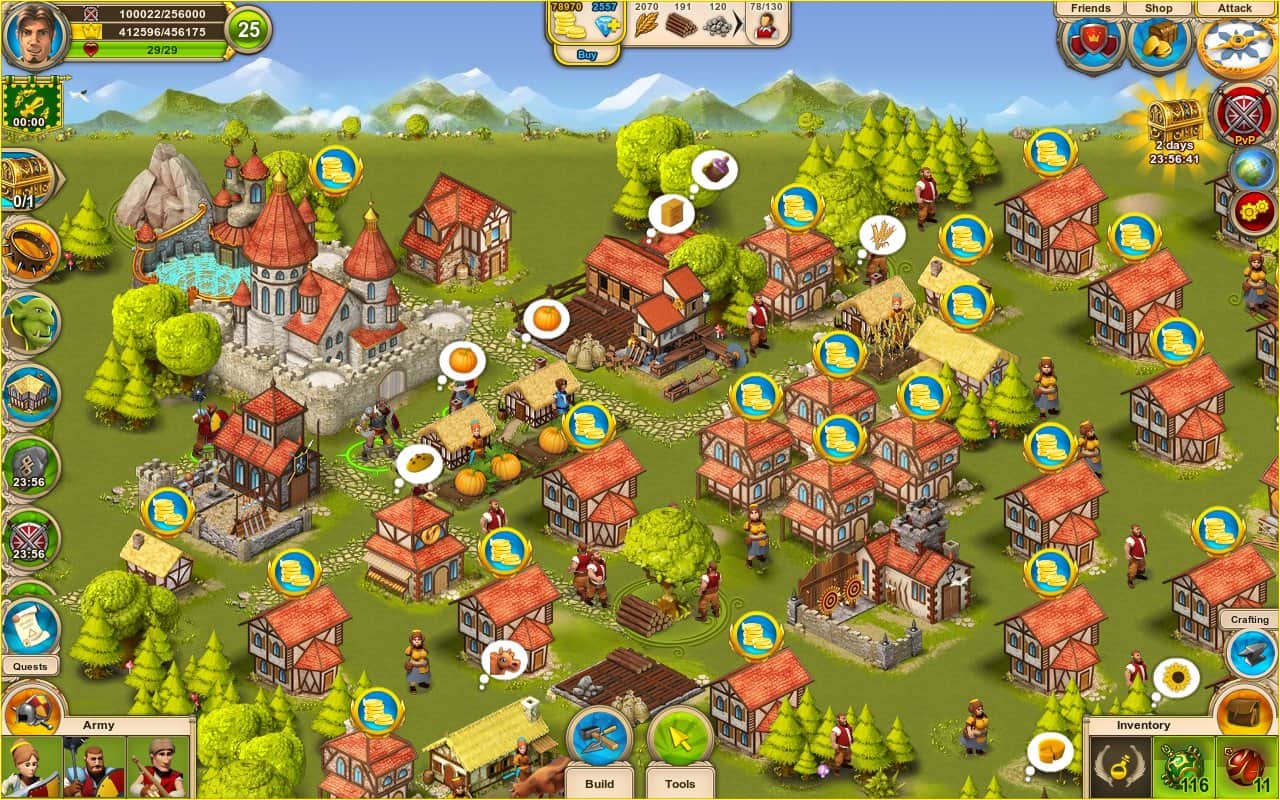This screenshot has height=800, width=1280.
Task: Buy more gold and gems
Action: 587,55
